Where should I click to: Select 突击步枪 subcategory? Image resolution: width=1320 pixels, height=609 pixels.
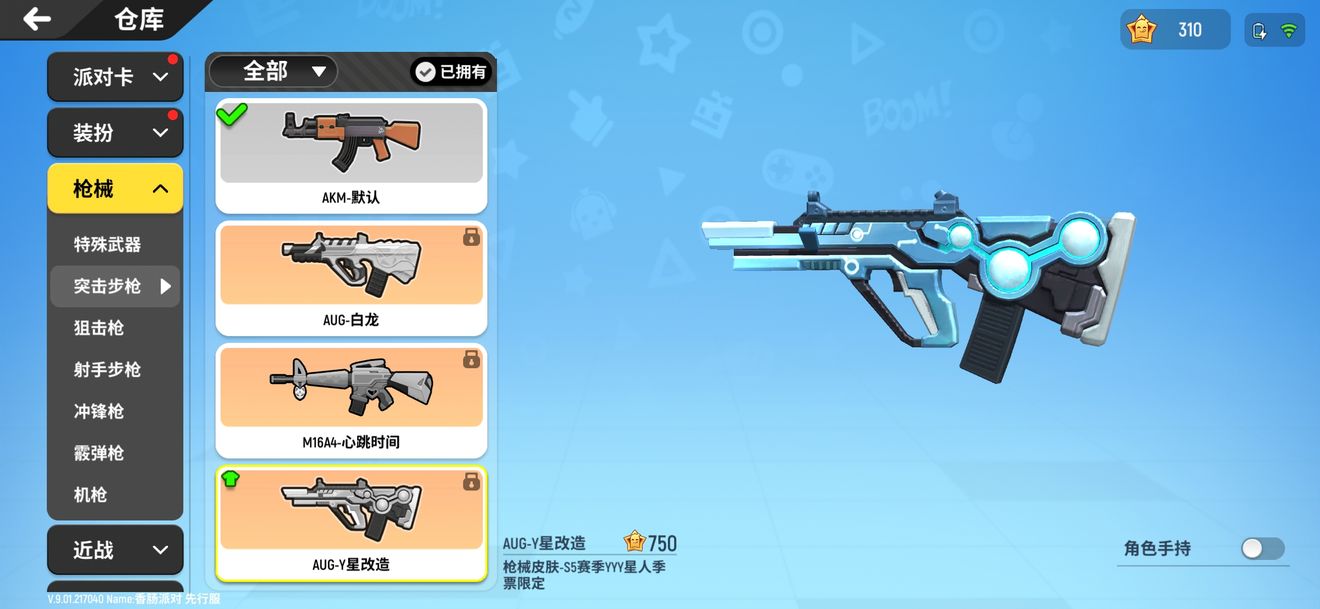107,286
